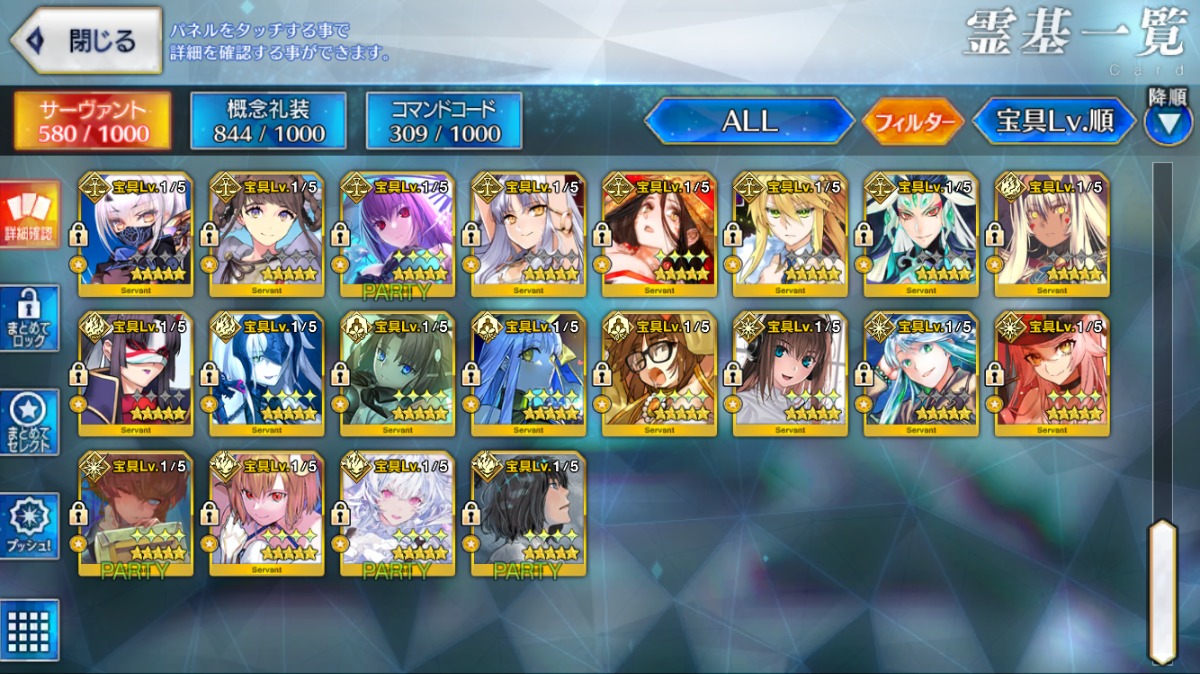Tap the プッシュ! button
Screen dimensions: 1200x674
tap(29, 526)
